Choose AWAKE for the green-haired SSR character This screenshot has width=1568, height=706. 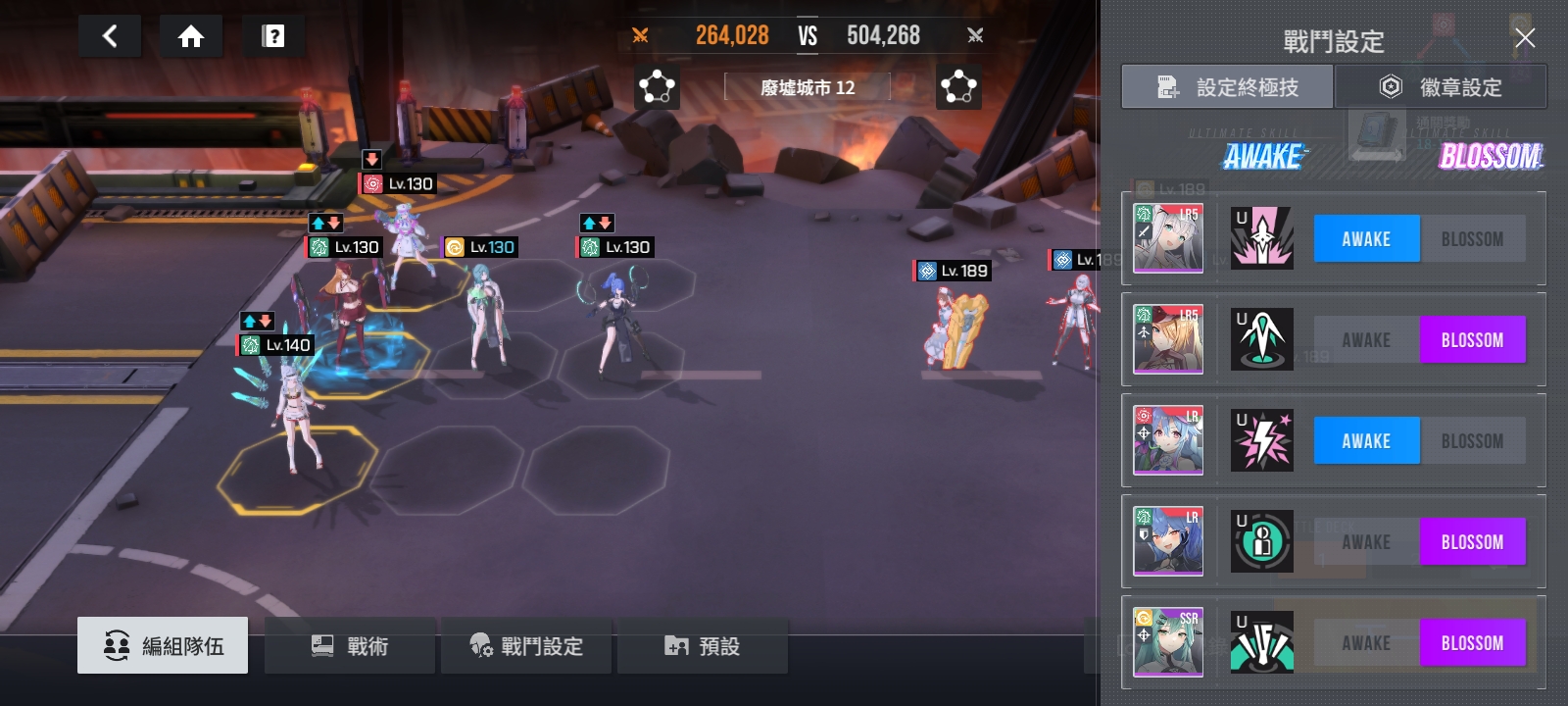point(1366,643)
